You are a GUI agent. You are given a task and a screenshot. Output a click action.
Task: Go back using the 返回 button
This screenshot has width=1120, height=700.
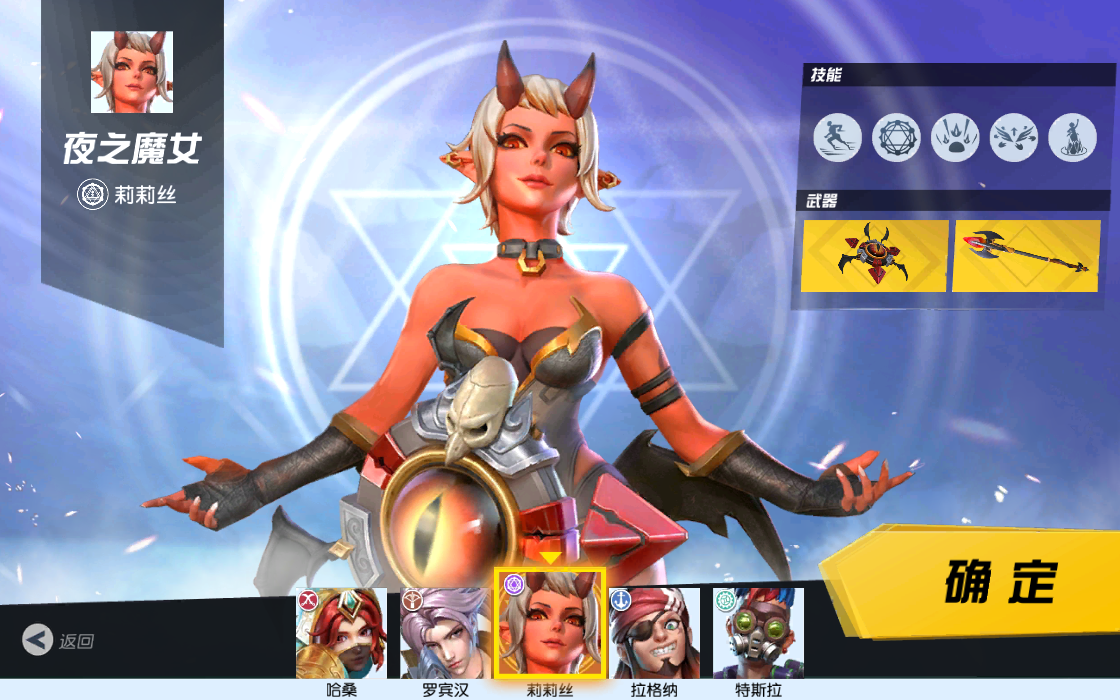click(x=60, y=640)
